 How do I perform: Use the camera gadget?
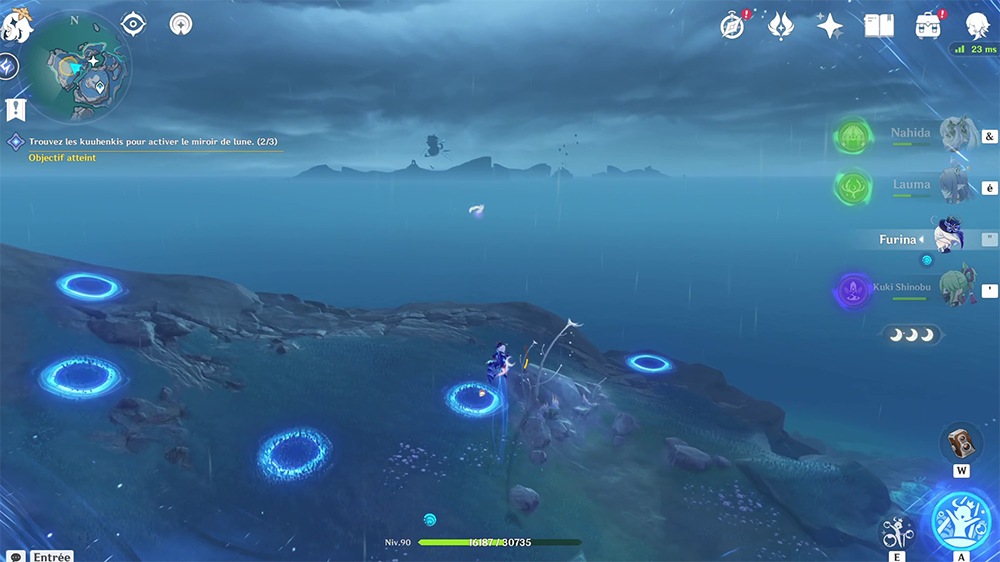click(x=961, y=442)
